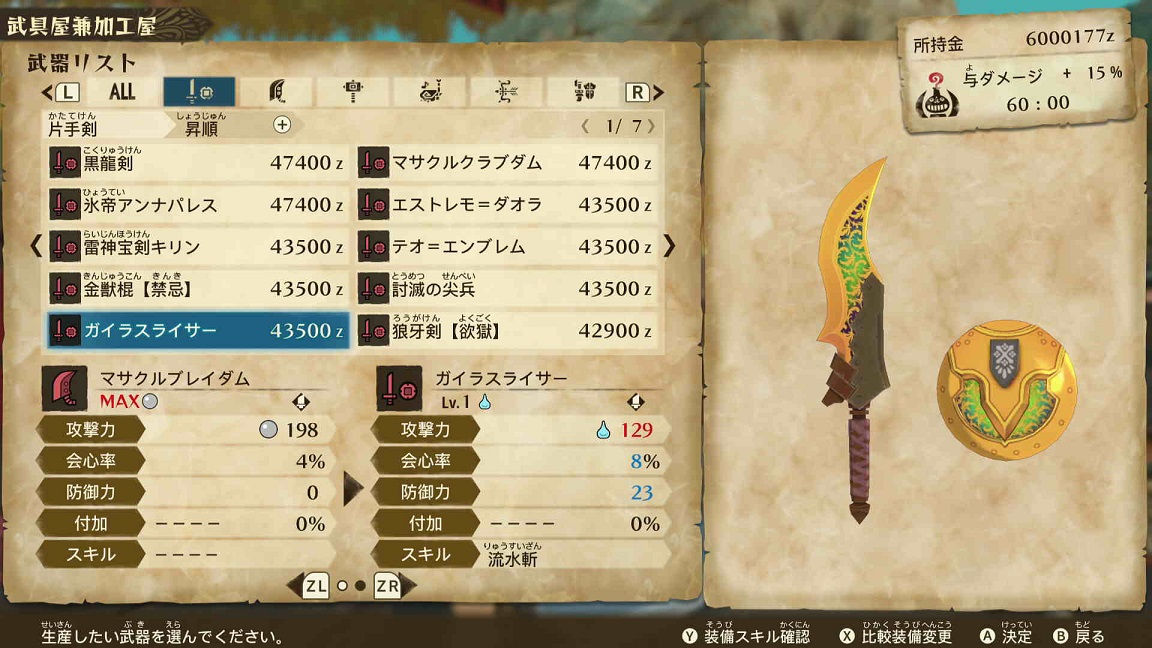Switch to the hammer weapon tab
Screen dimensions: 1152x648
(x=353, y=92)
